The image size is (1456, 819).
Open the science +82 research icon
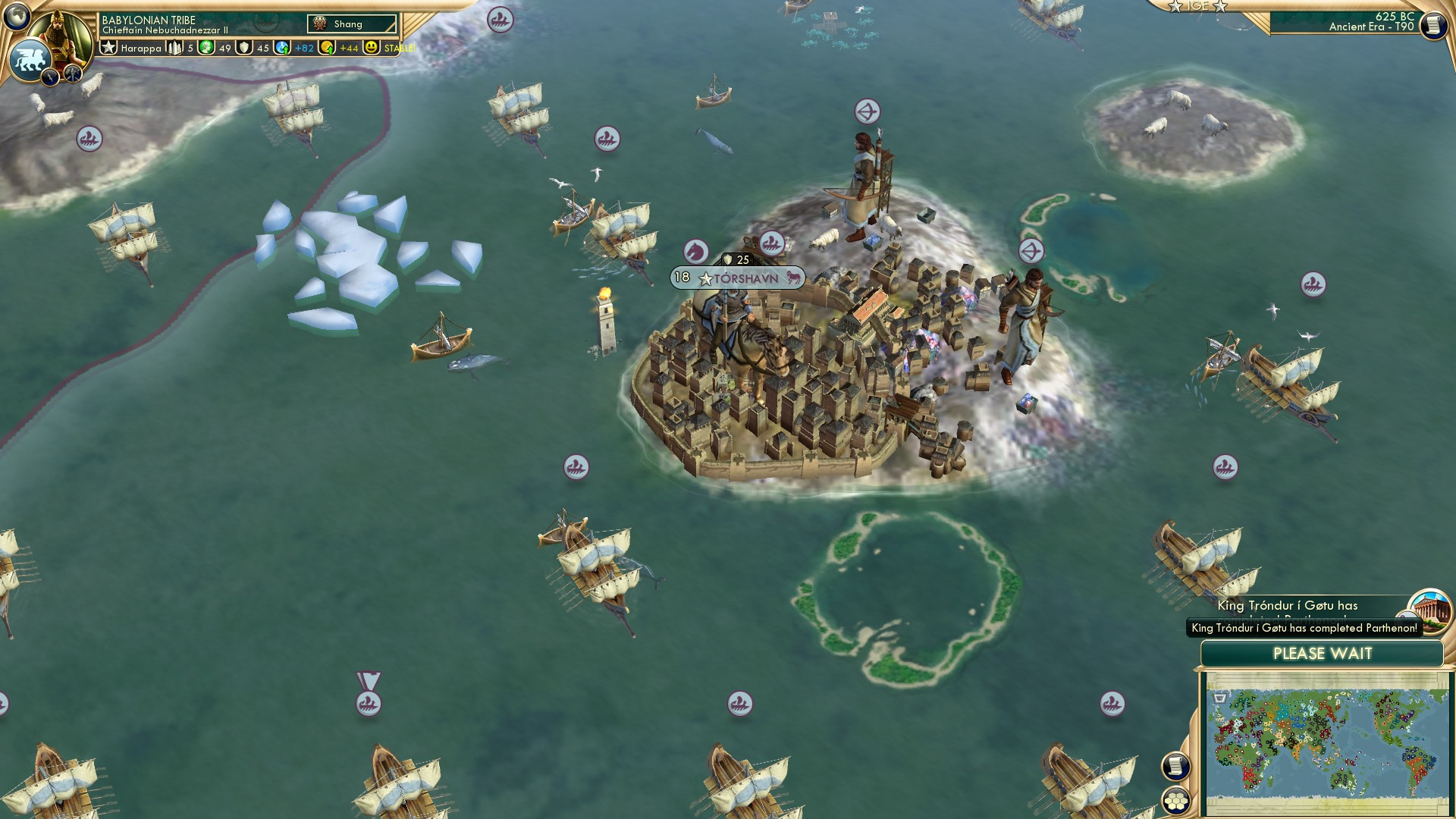284,49
